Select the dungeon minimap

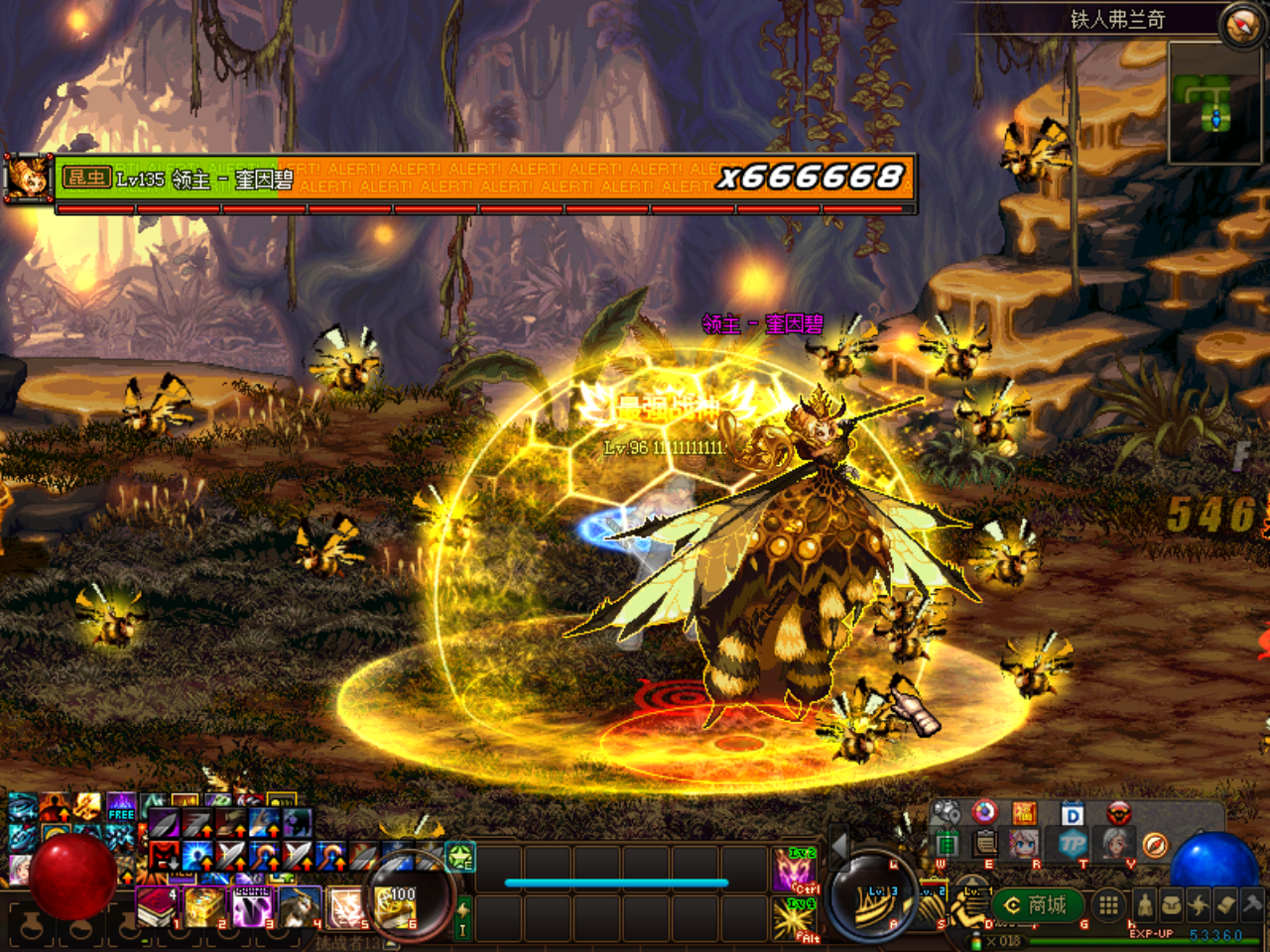1216,103
